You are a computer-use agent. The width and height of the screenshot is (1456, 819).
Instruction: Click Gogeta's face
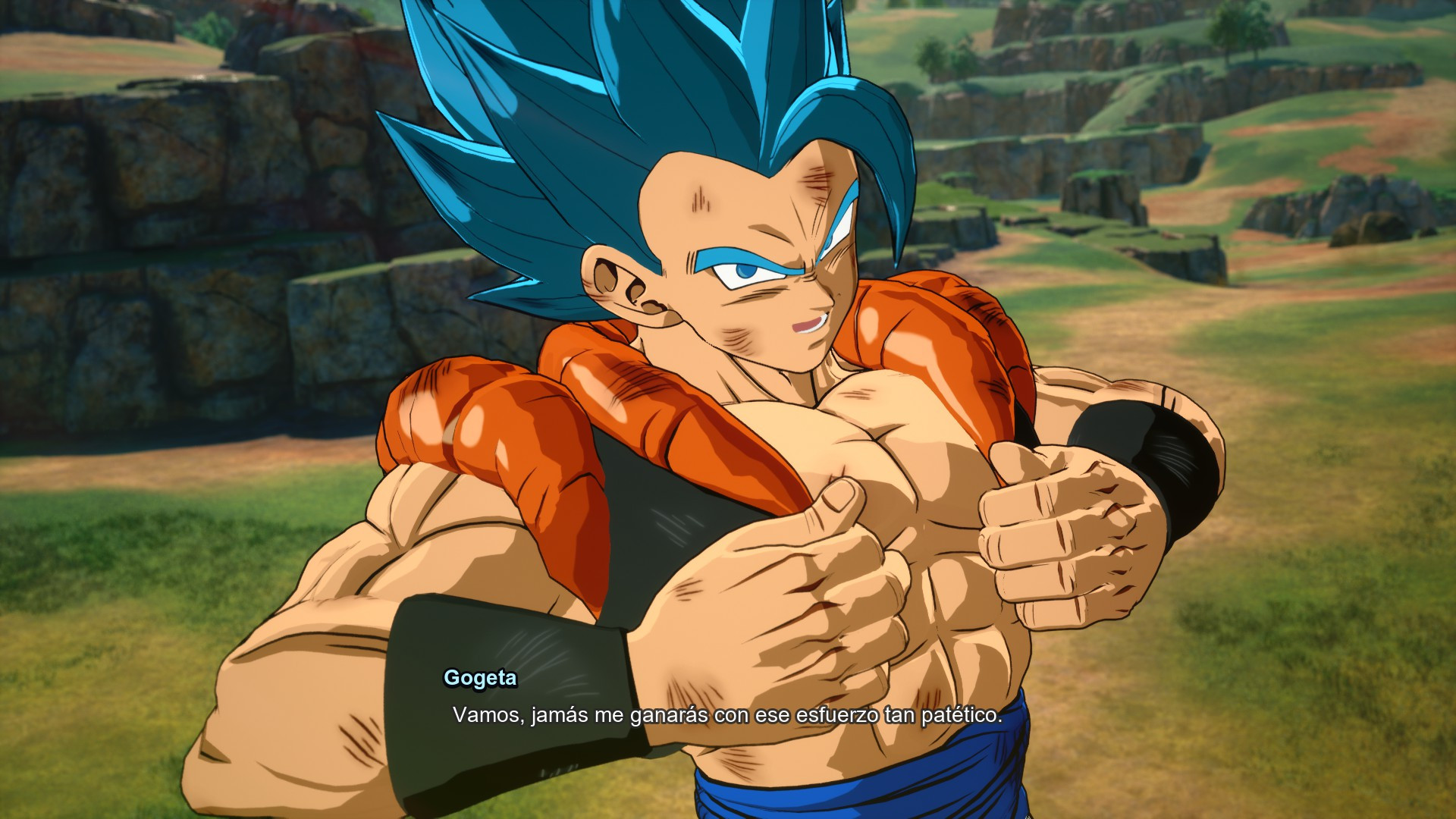click(x=758, y=296)
